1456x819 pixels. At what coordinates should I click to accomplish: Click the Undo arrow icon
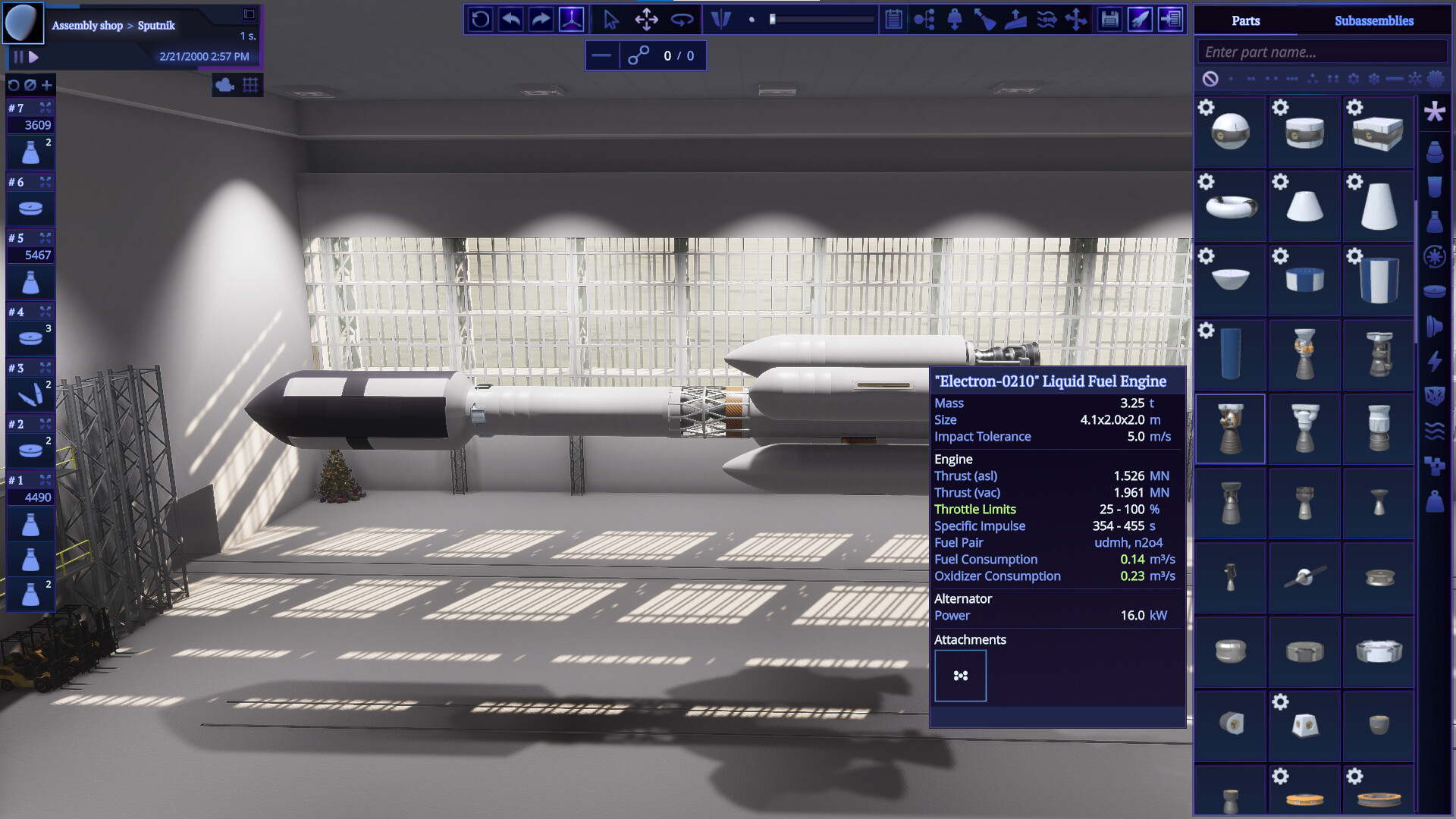(x=510, y=20)
